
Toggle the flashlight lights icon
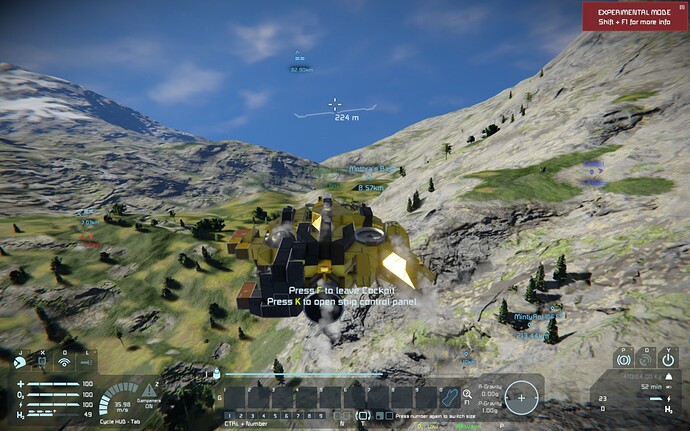(x=87, y=362)
